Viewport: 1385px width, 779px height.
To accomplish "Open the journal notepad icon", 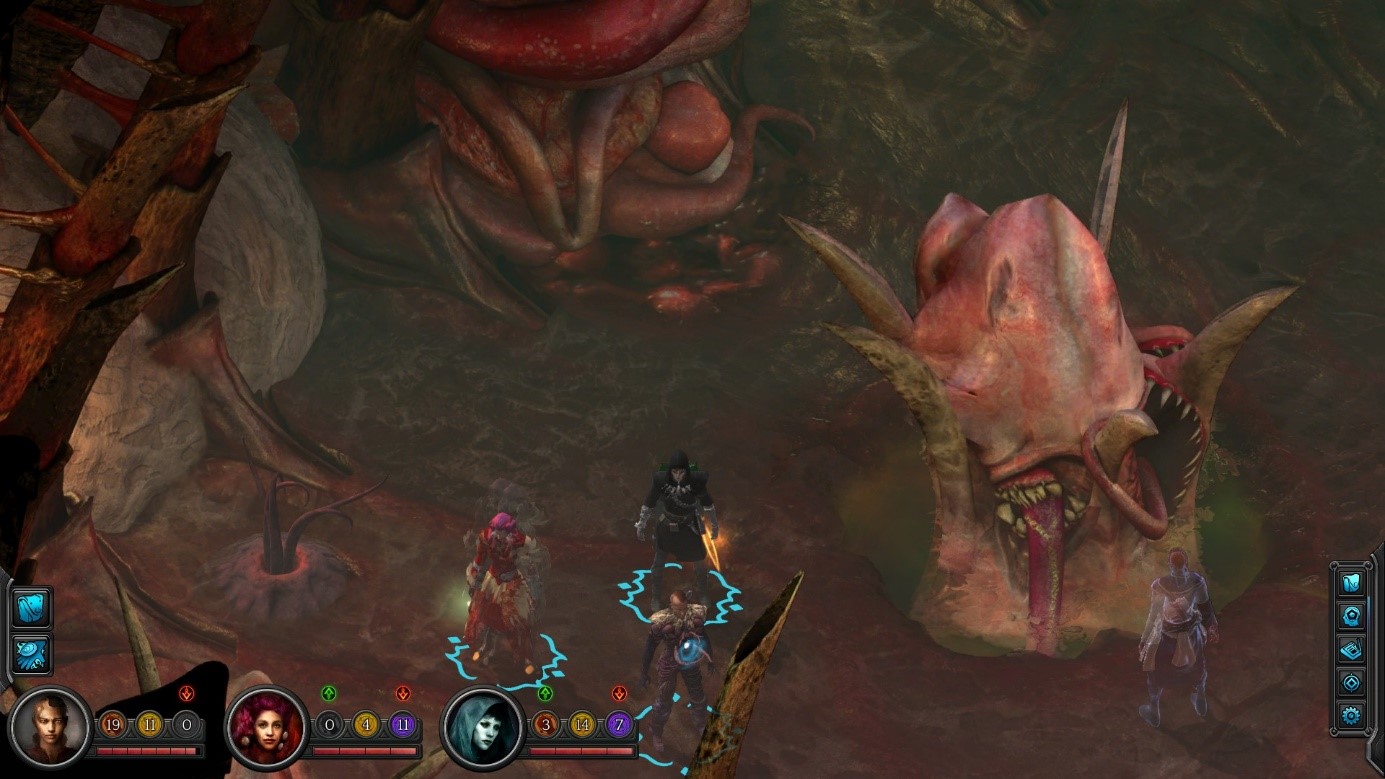I will [x=1351, y=649].
